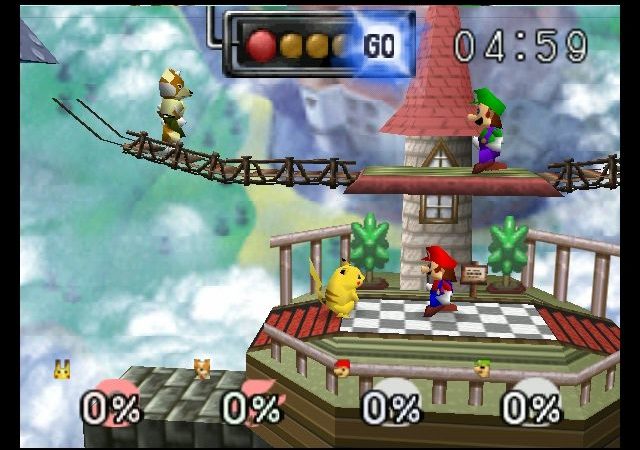
Task: Click Mario's stock head icon
Action: (343, 369)
